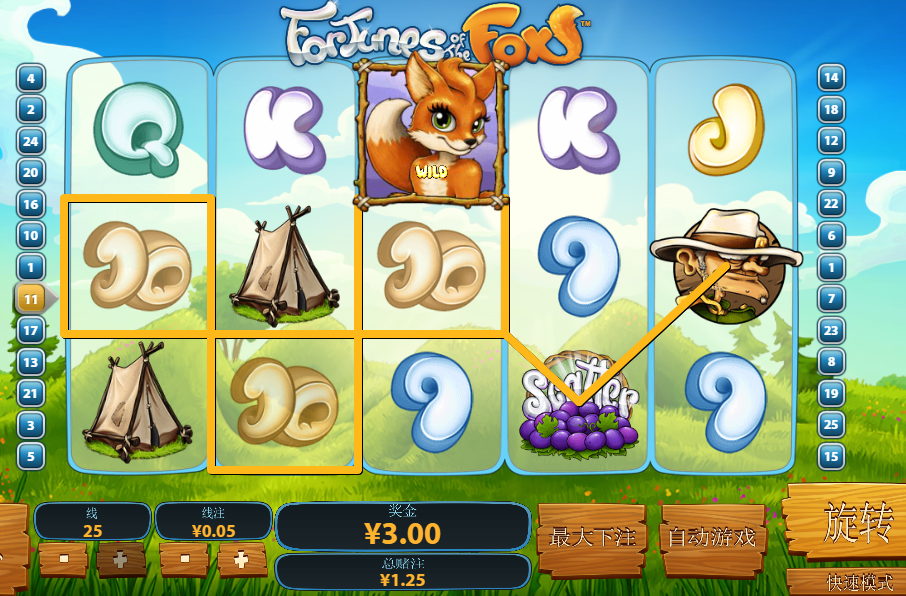
Task: Choose payline number 4
Action: point(31,78)
